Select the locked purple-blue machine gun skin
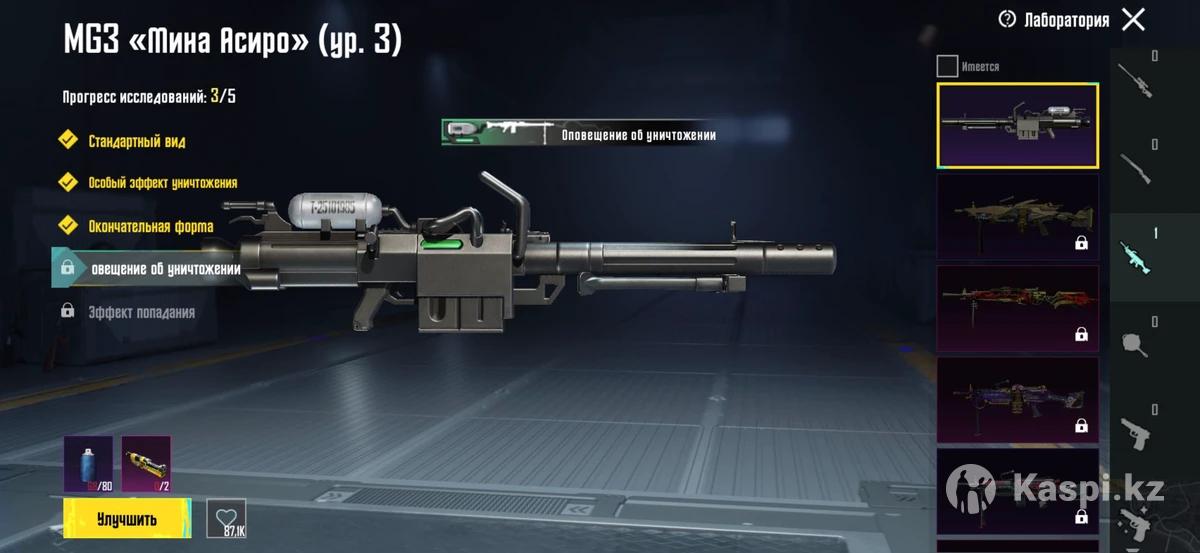Screen dimensions: 1200x553 [1017, 400]
